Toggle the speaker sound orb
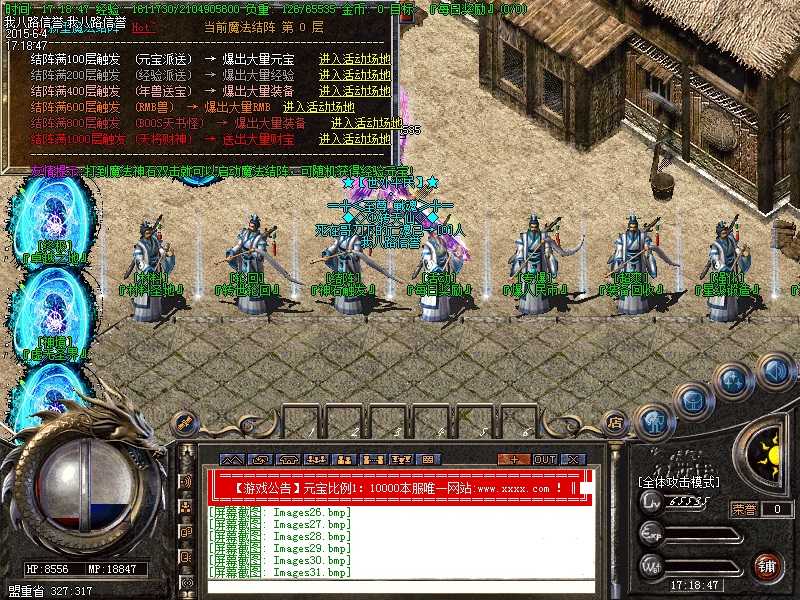 tap(775, 372)
